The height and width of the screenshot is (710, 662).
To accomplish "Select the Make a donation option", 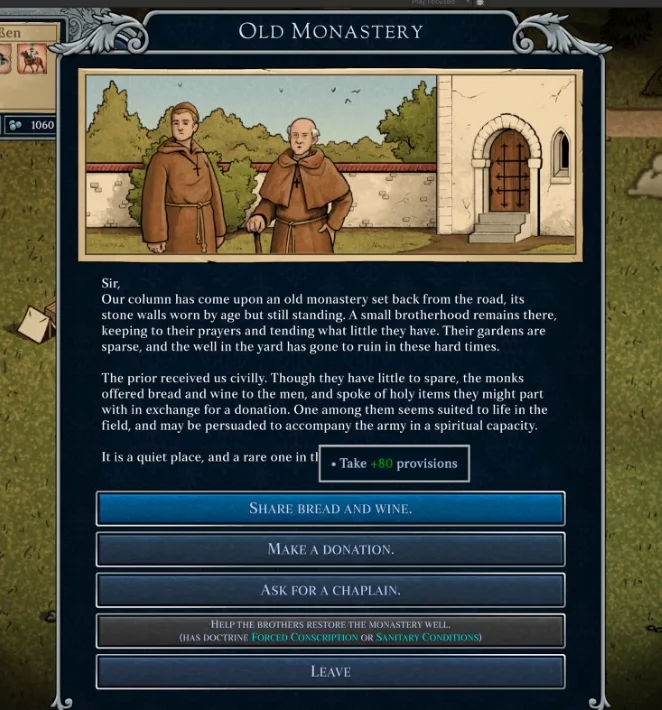I will tap(330, 549).
